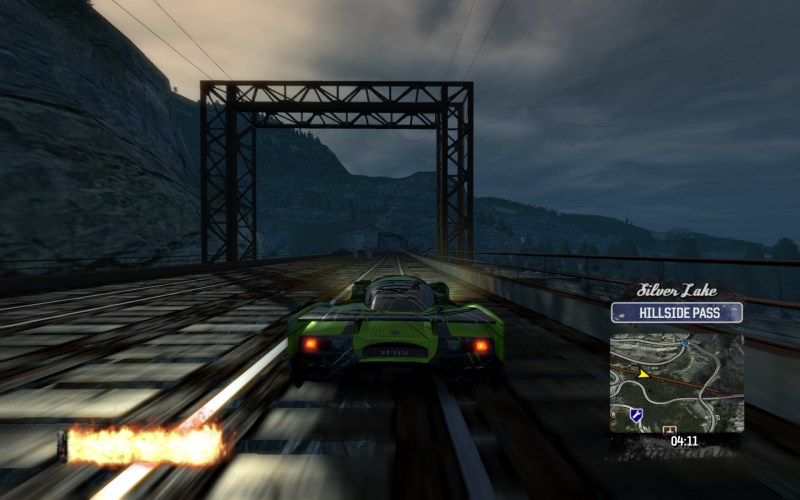
Task: Click the blue event dot on minimap
Action: (685, 343)
